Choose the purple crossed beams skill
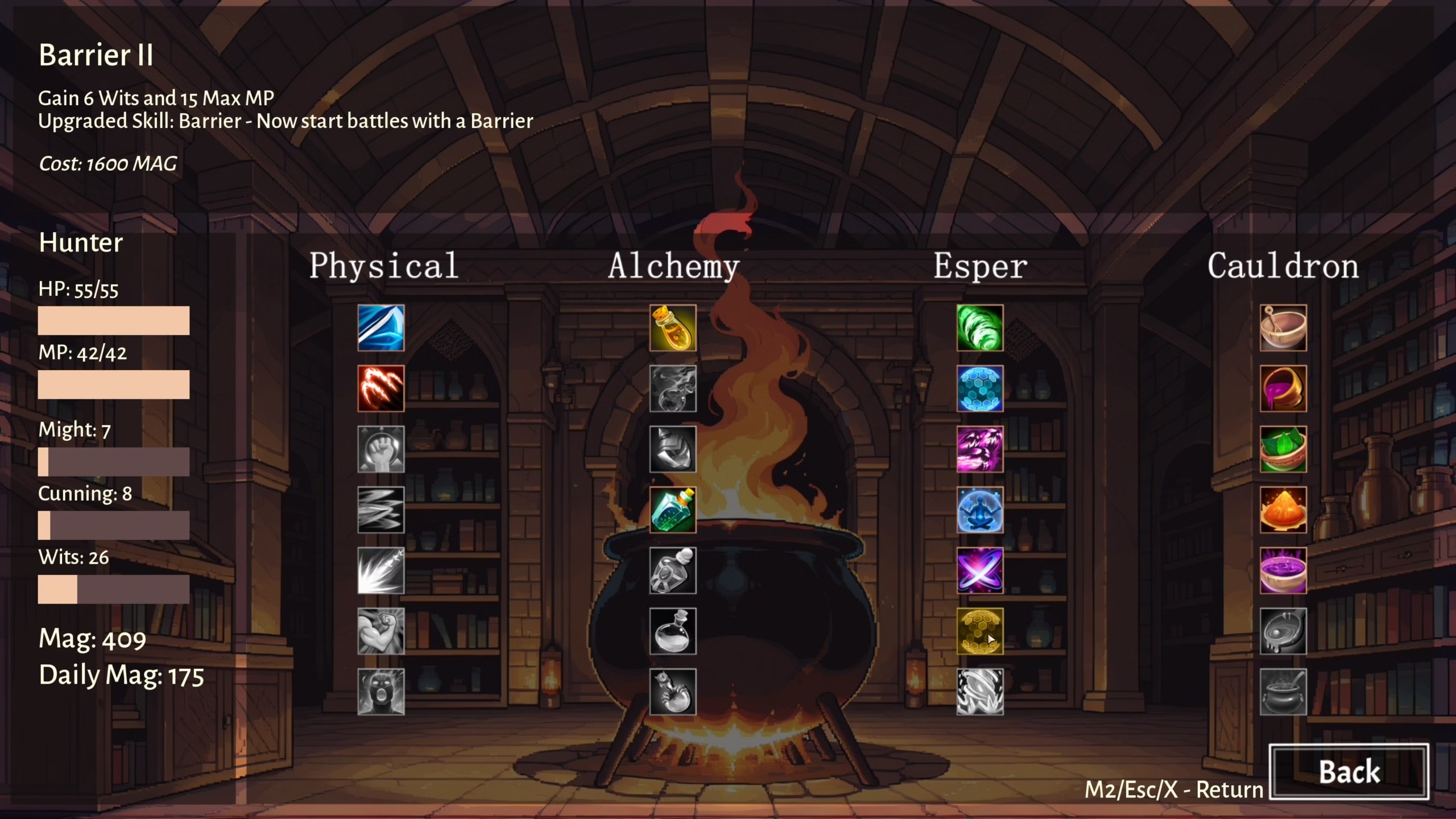This screenshot has height=819, width=1456. (980, 570)
